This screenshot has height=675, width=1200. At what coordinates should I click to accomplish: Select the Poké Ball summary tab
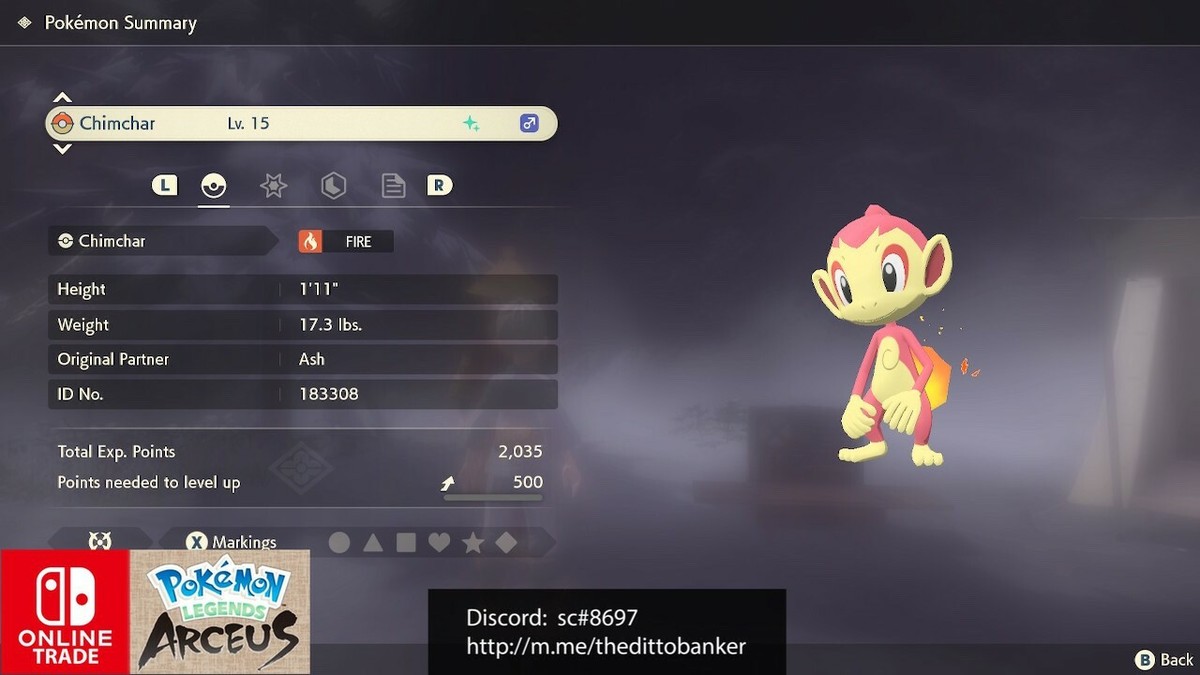click(214, 186)
